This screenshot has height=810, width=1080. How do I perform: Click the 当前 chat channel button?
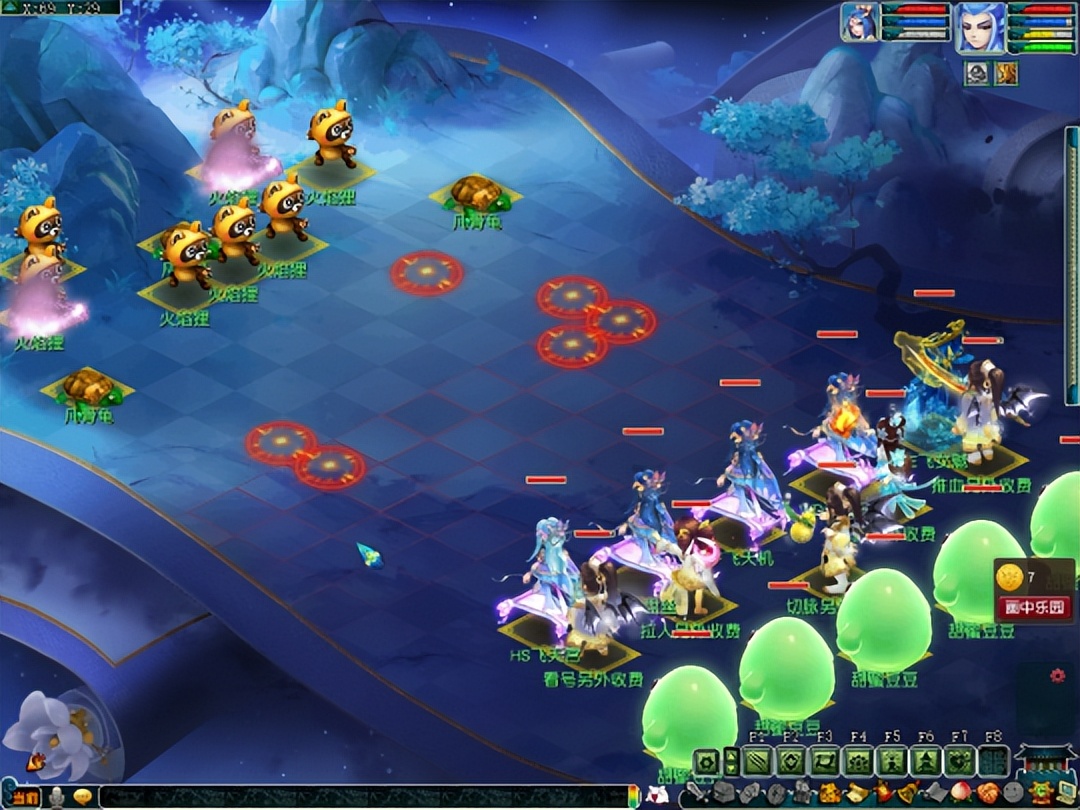pos(27,797)
